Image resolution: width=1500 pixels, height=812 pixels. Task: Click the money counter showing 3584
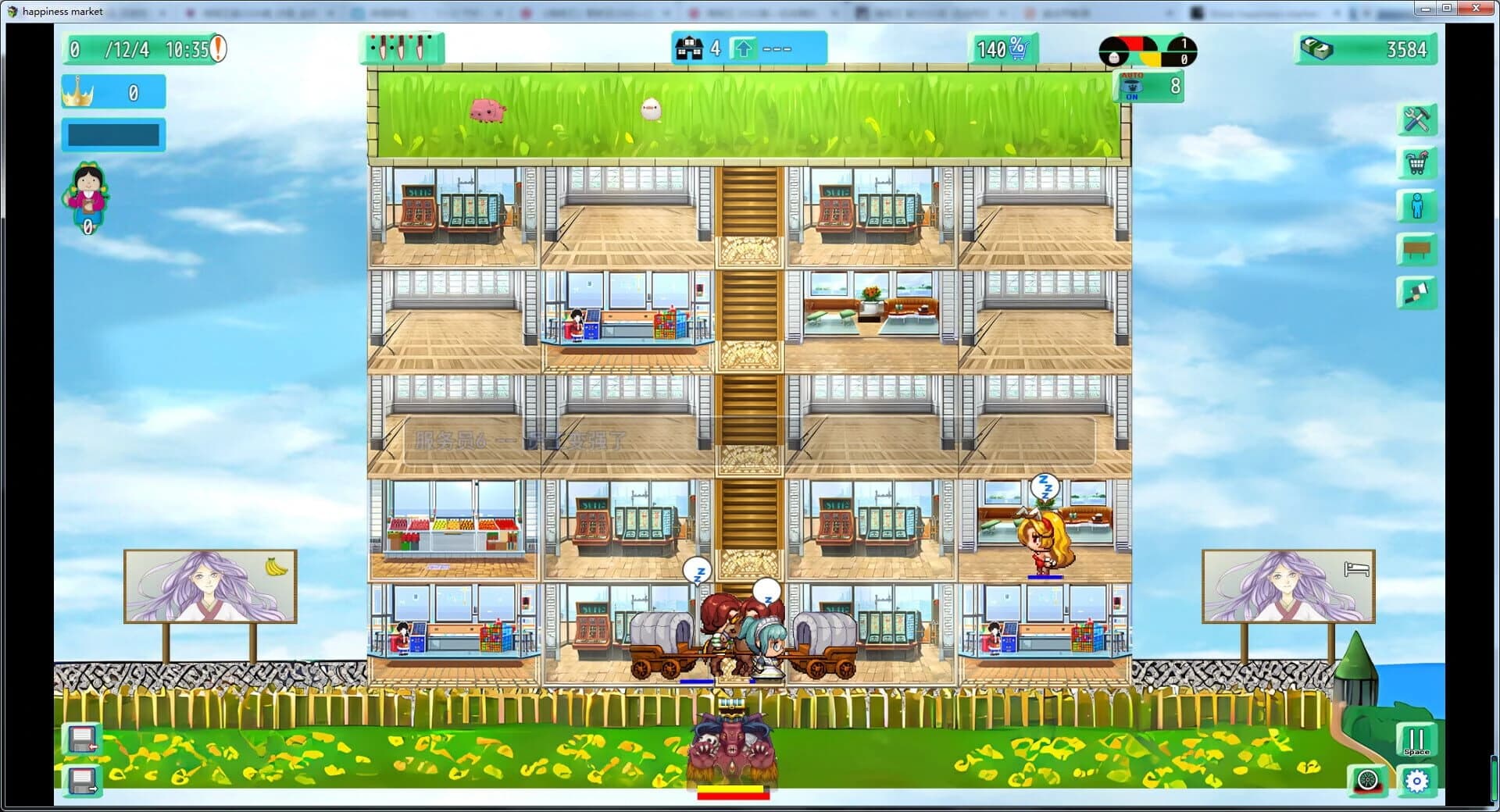pyautogui.click(x=1367, y=48)
